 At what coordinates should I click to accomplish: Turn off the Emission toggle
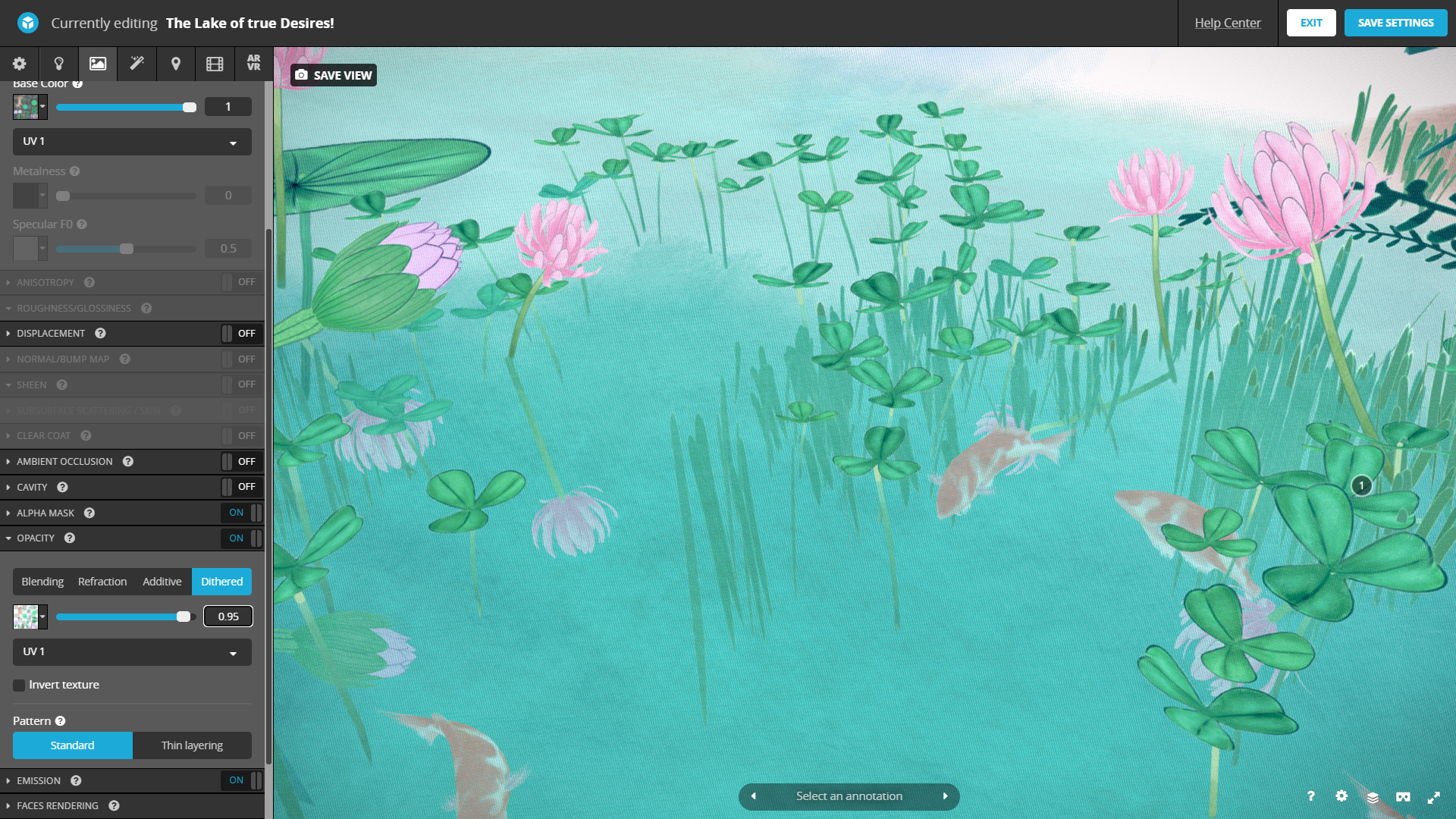[241, 780]
